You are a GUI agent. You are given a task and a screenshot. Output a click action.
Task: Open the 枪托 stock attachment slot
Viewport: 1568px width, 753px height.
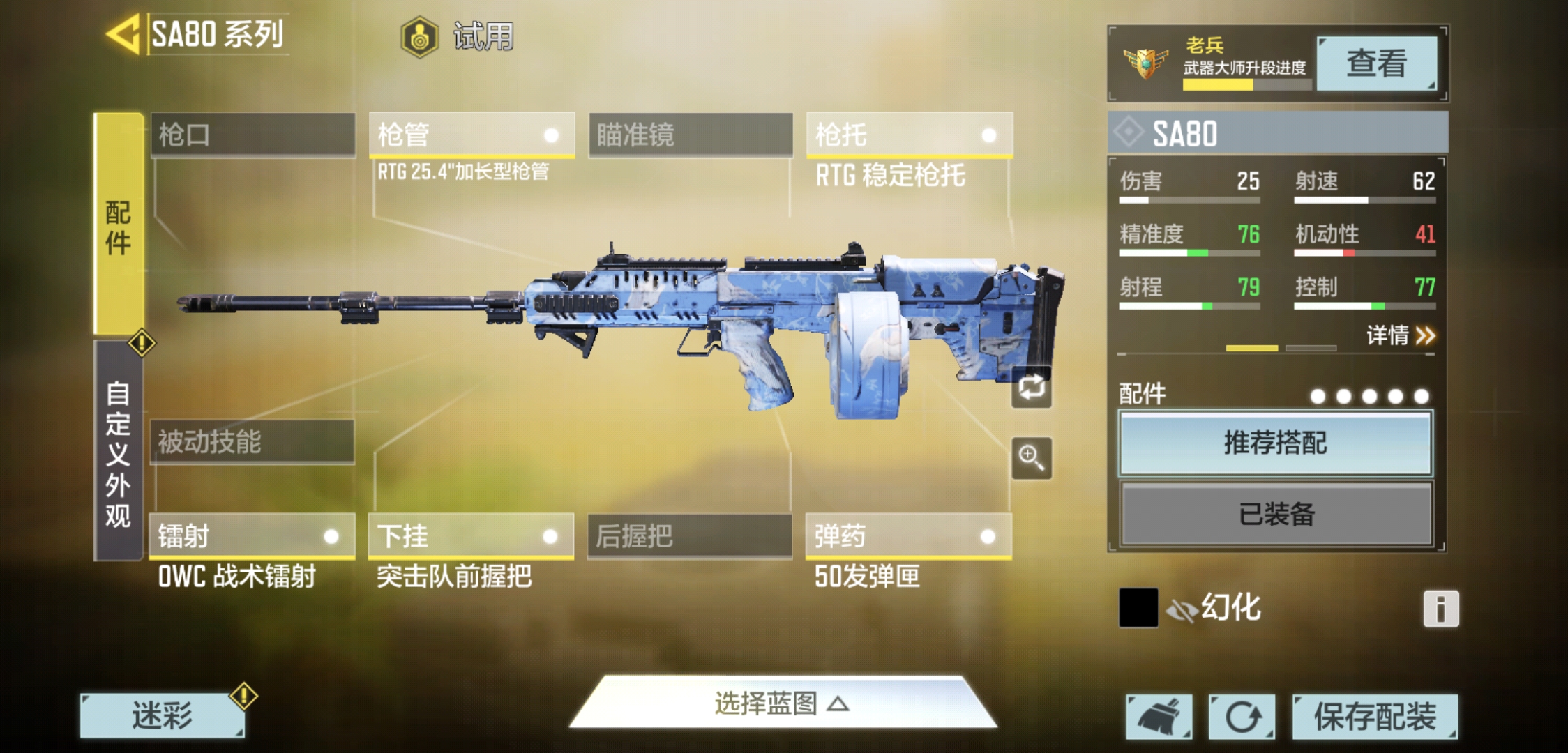(909, 134)
